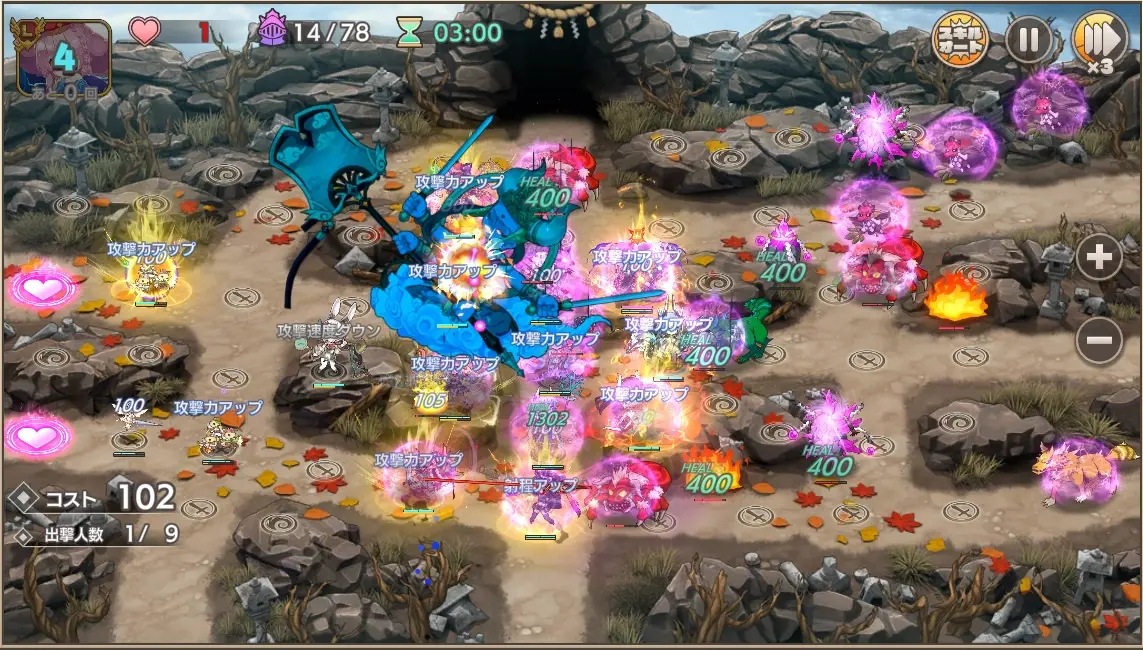
Task: Activate the leader skill portrait showing 4
Action: (x=64, y=57)
